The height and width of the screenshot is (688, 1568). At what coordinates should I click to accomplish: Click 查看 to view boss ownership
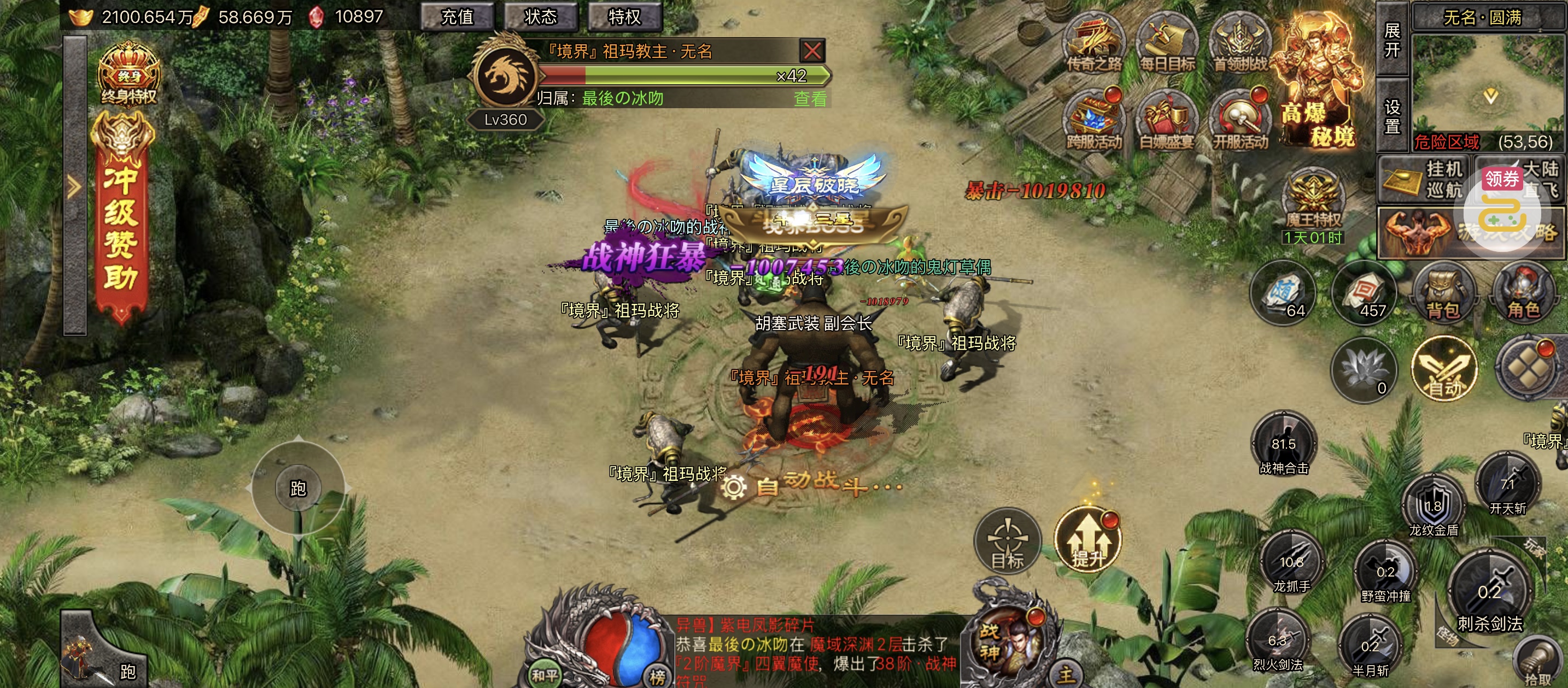tap(810, 98)
